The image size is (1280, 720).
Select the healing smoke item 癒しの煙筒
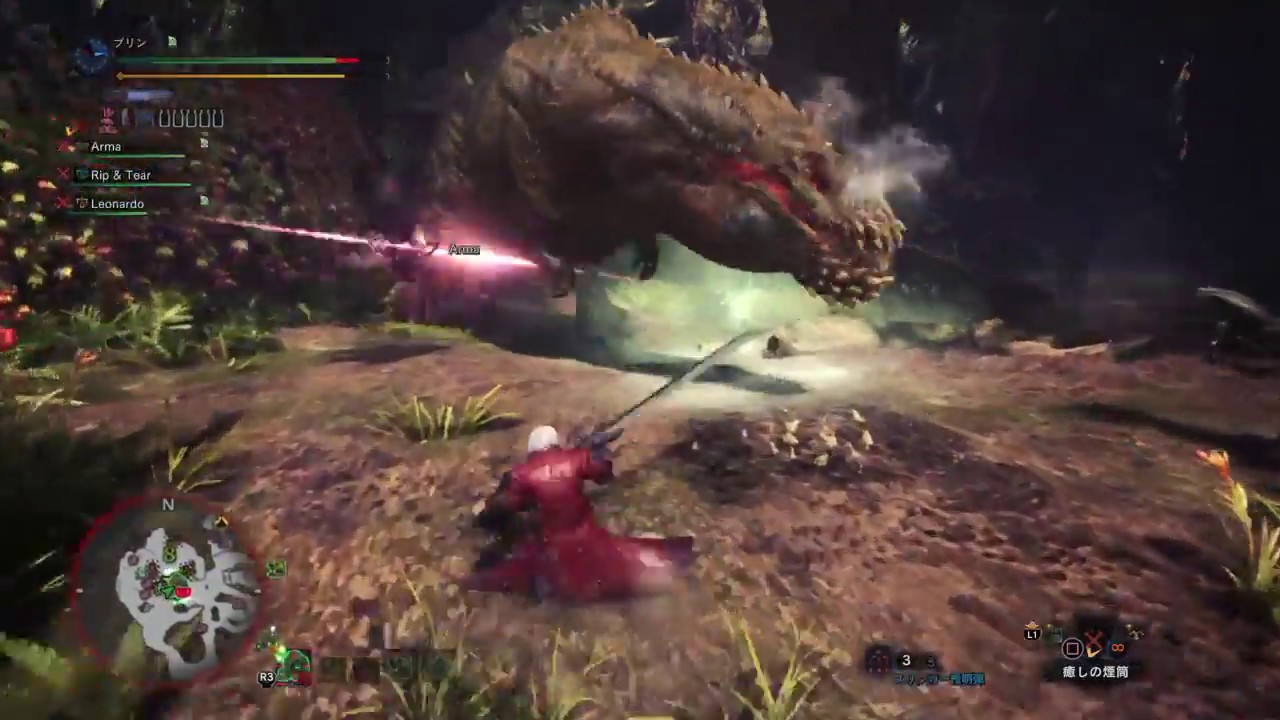click(x=1096, y=670)
